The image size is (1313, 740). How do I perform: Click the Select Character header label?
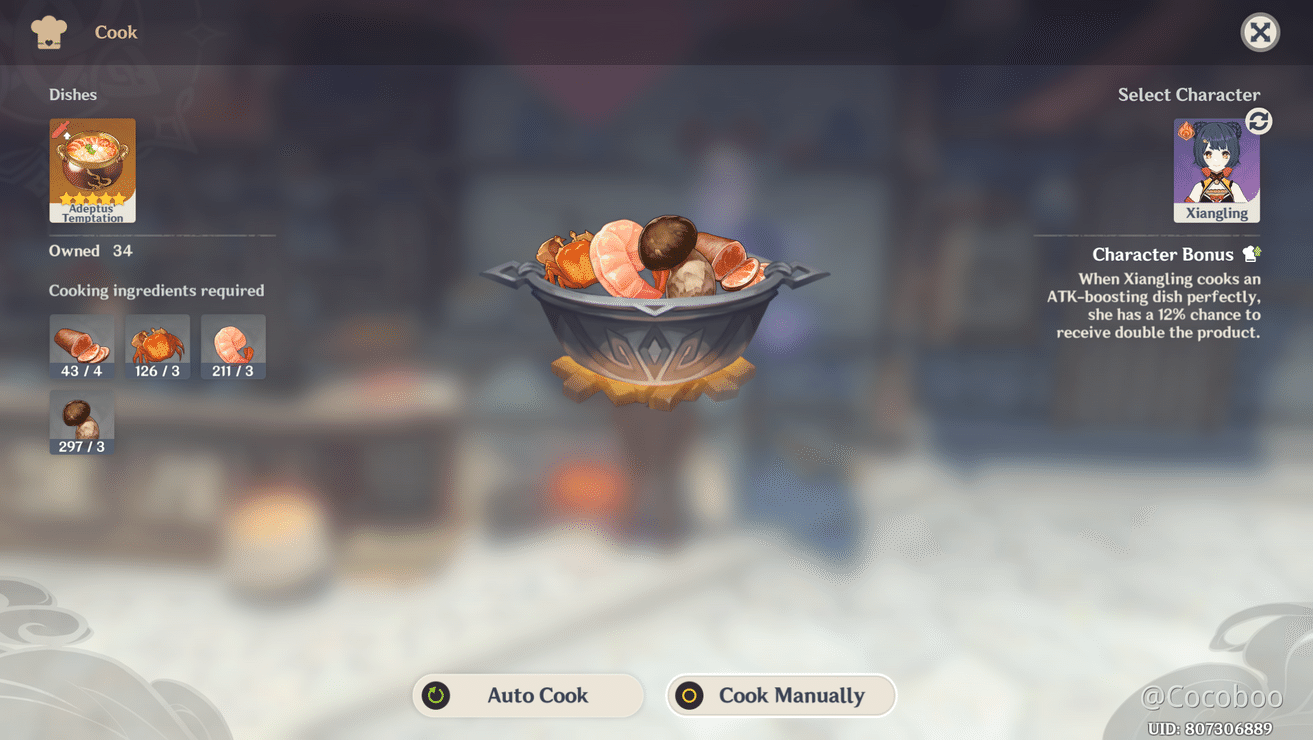(1189, 94)
